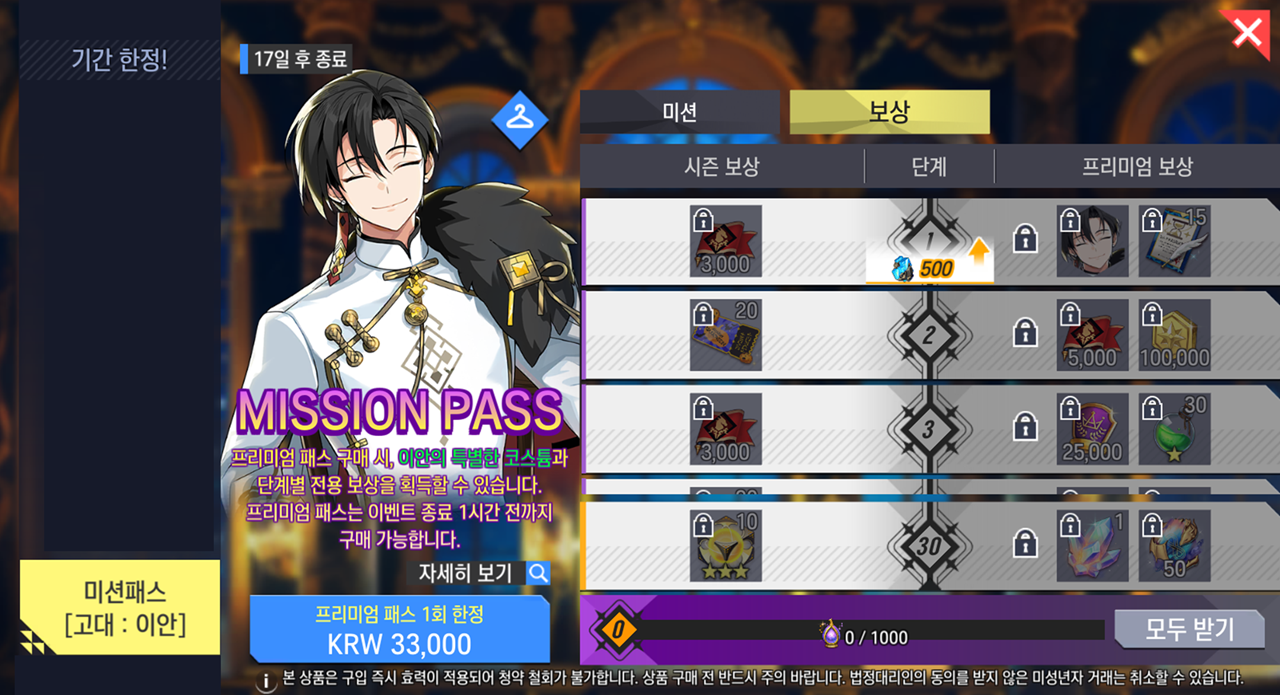This screenshot has height=695, width=1280.
Task: Inspect the stage 30 premium reward with 50
Action: (1174, 546)
